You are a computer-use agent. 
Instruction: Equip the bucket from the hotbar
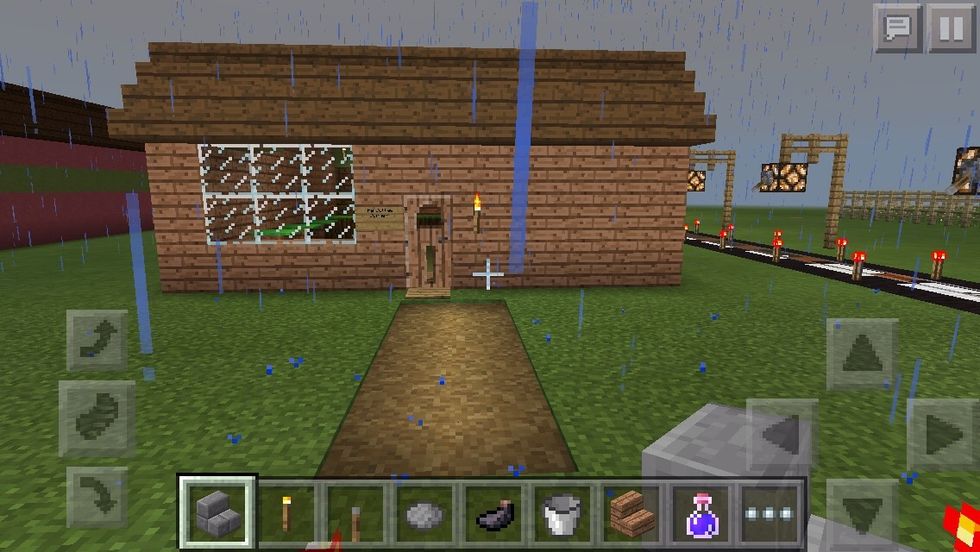click(564, 514)
